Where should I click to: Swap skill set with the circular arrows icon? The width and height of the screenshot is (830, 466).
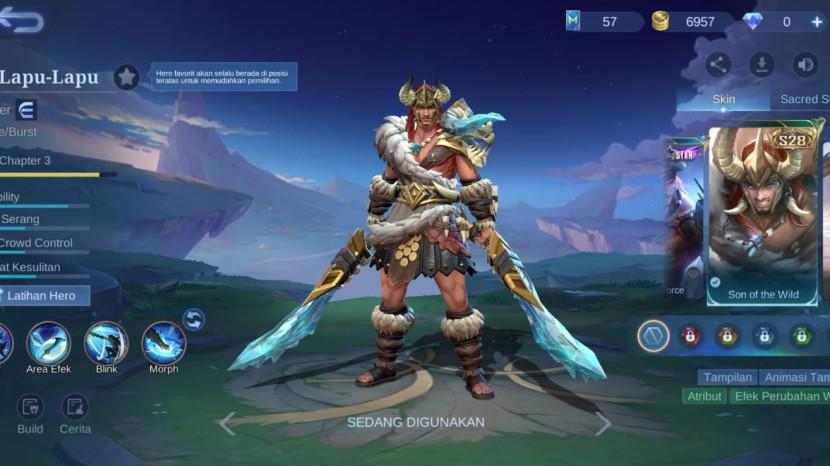click(194, 320)
